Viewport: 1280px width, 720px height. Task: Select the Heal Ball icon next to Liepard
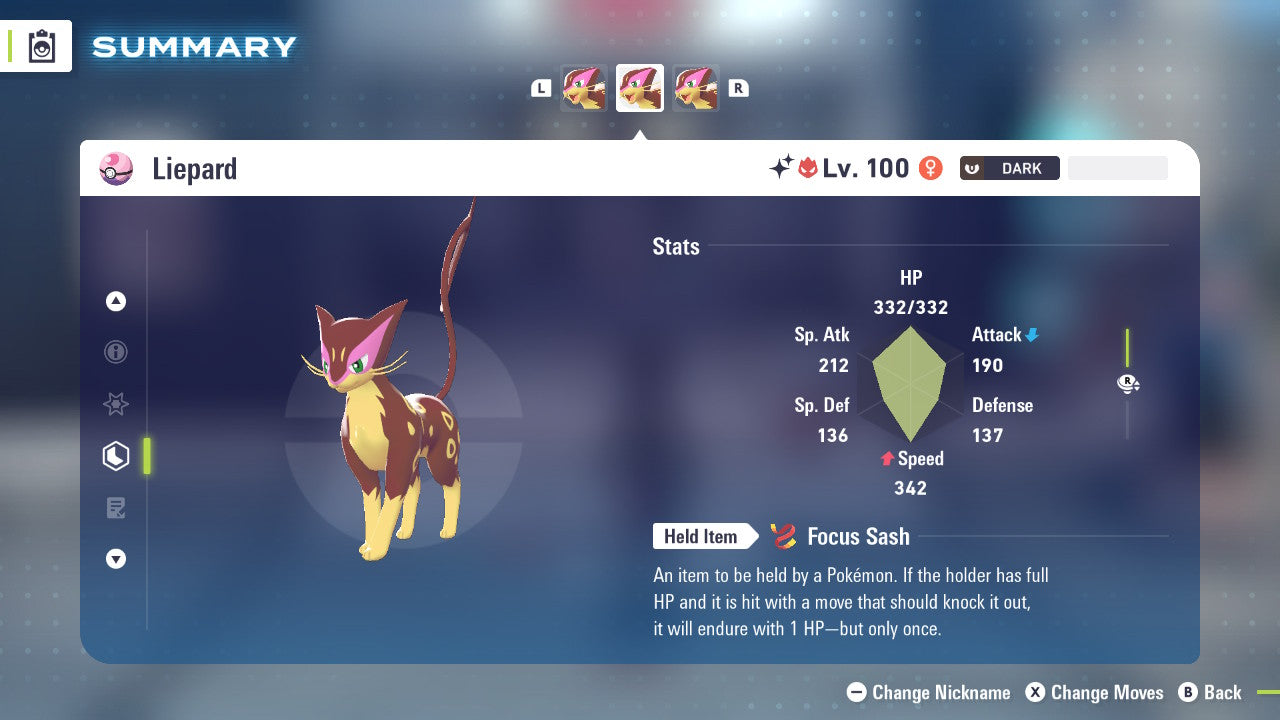[x=116, y=168]
